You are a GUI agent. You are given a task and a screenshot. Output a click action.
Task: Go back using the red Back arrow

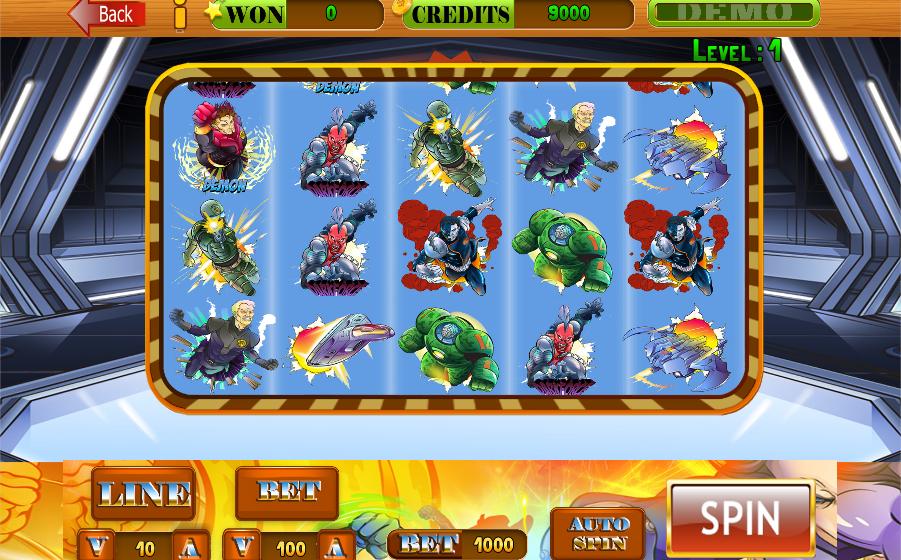(x=107, y=14)
